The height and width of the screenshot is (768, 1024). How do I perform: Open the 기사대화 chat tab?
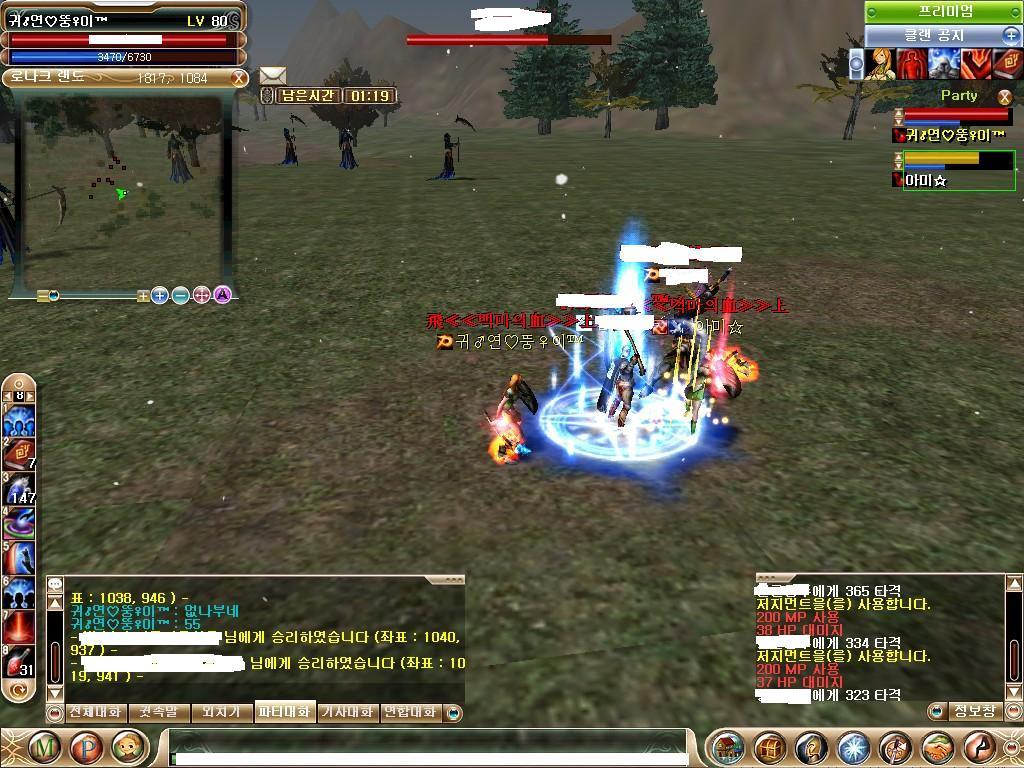(x=346, y=712)
